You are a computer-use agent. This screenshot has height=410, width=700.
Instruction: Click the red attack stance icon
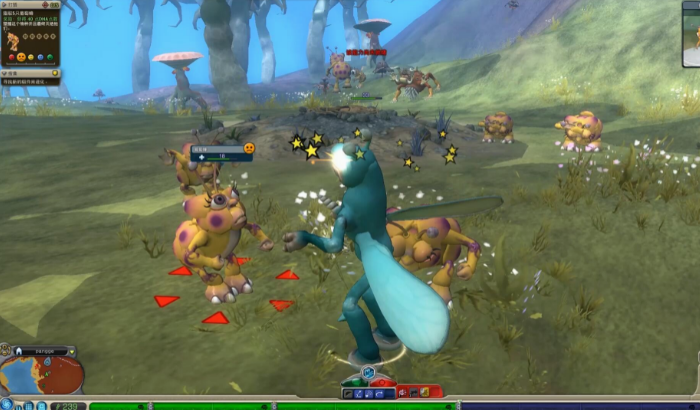click(x=384, y=381)
